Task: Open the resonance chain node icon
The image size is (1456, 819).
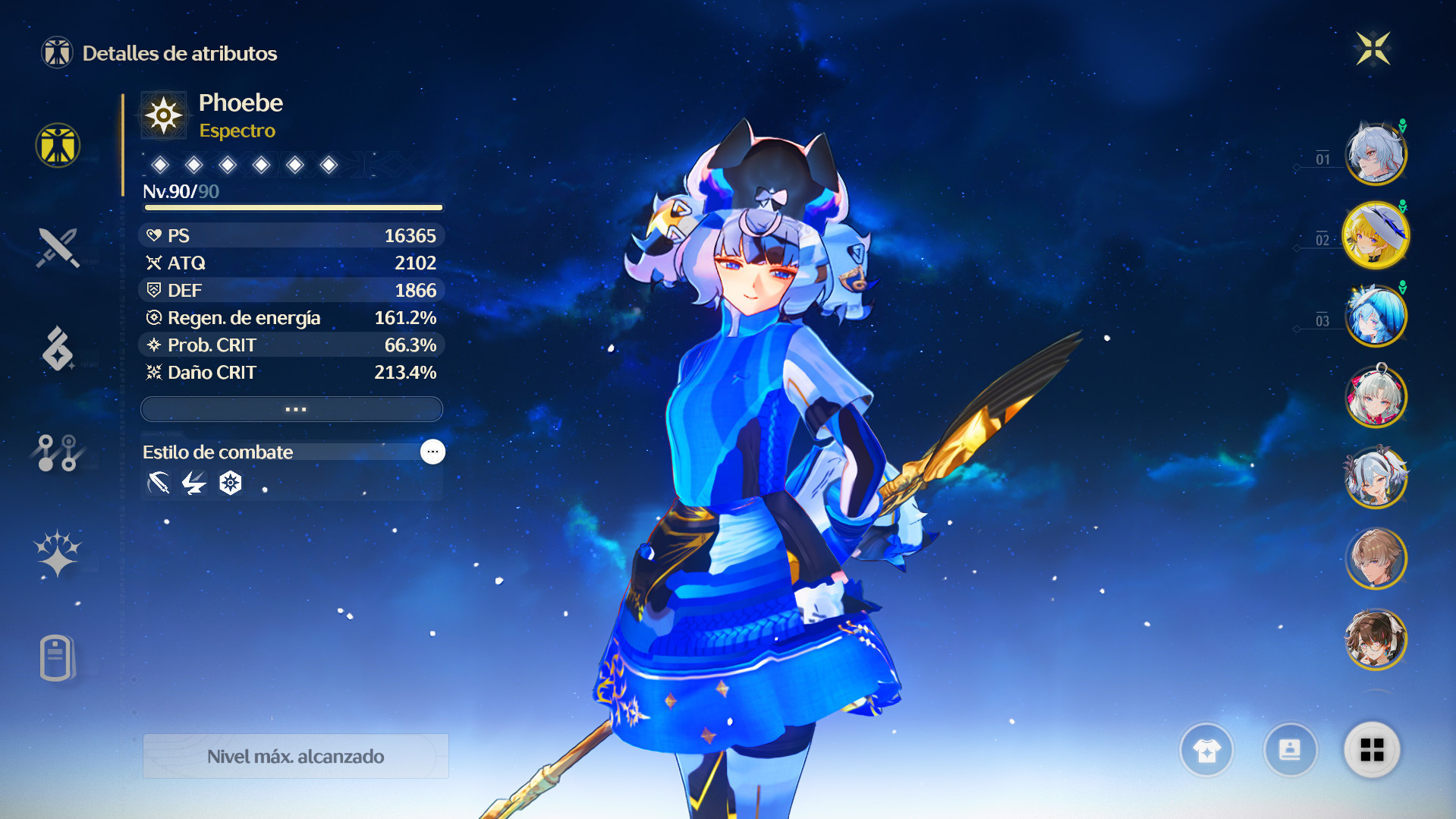Action: coord(57,453)
